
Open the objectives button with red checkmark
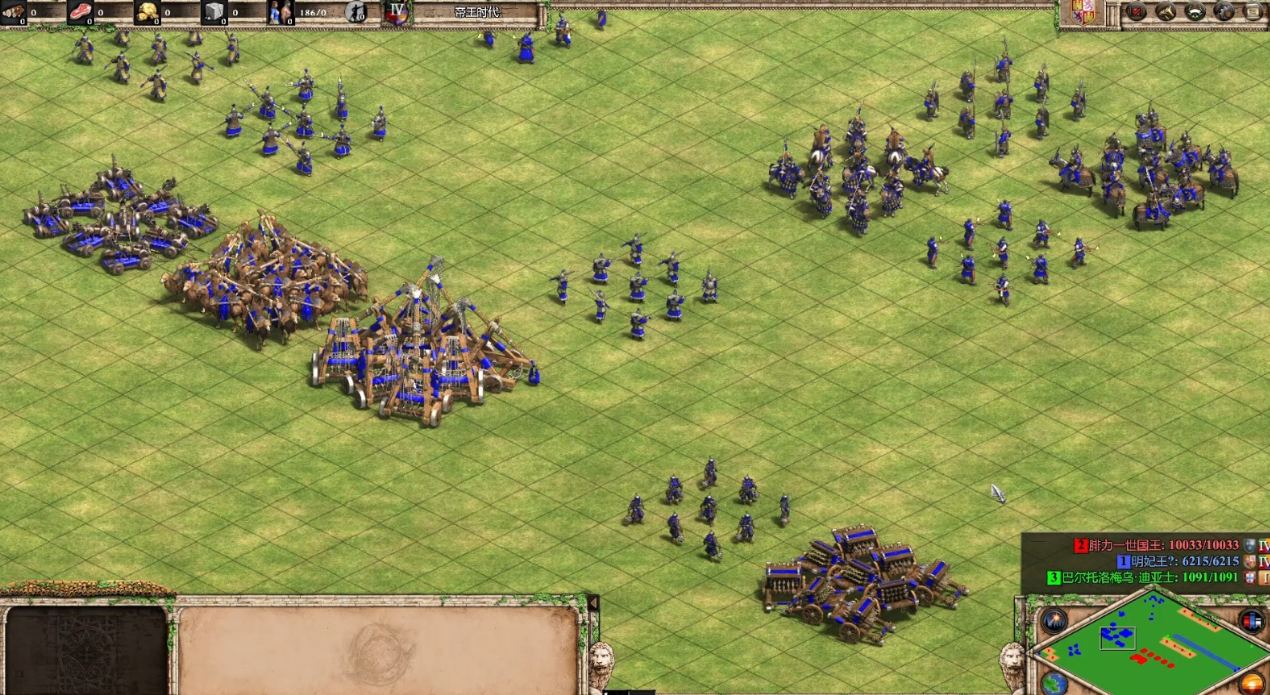pyautogui.click(x=1137, y=11)
